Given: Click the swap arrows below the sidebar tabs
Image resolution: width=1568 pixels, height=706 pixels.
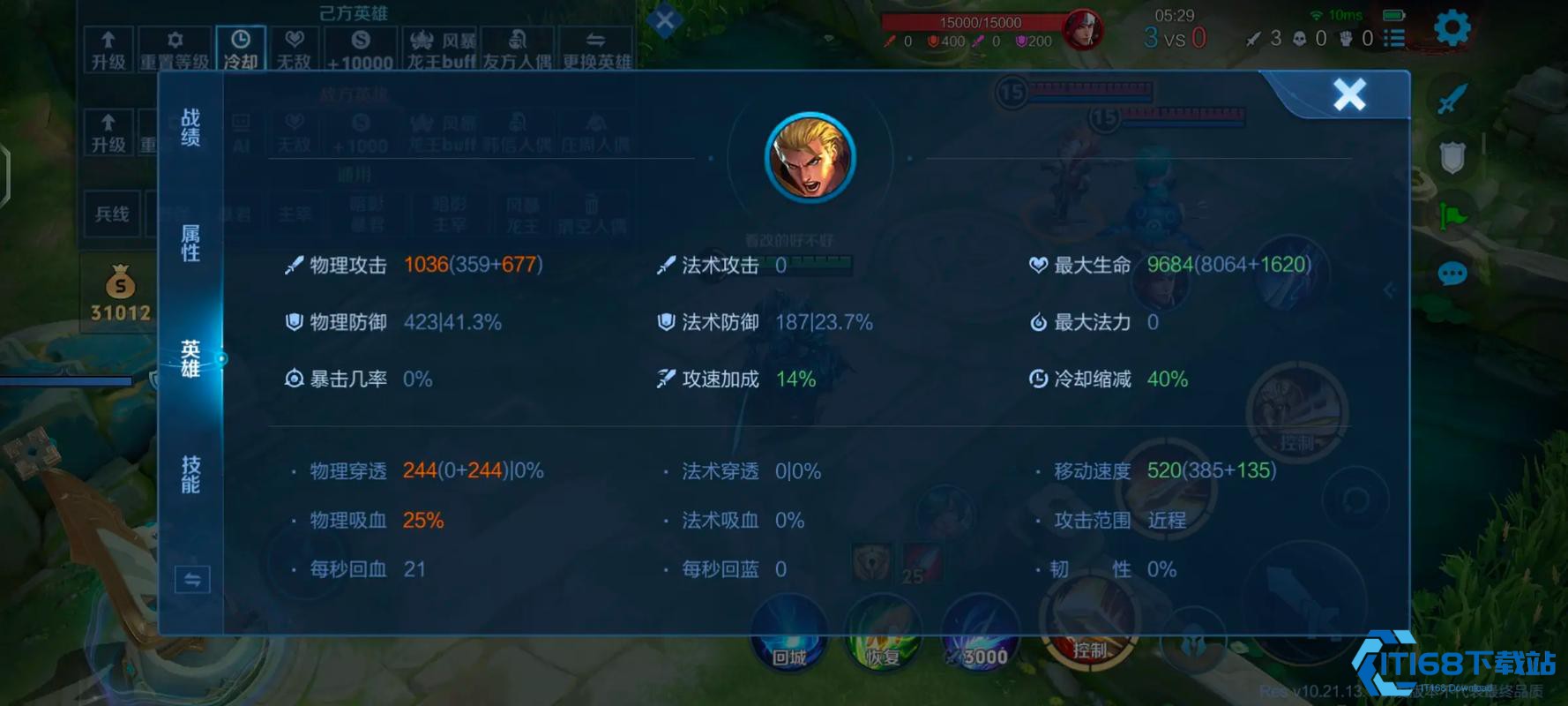Looking at the screenshot, I should pos(191,580).
